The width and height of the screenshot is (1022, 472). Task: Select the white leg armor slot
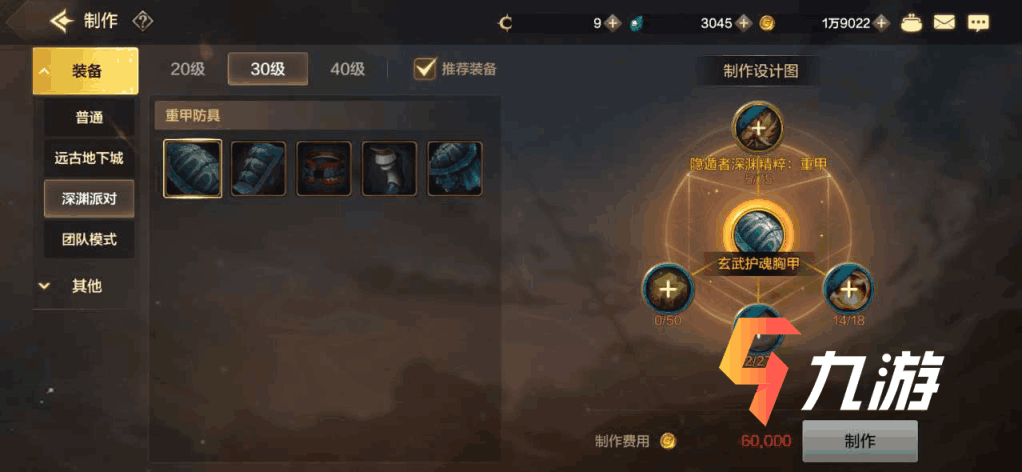(389, 168)
